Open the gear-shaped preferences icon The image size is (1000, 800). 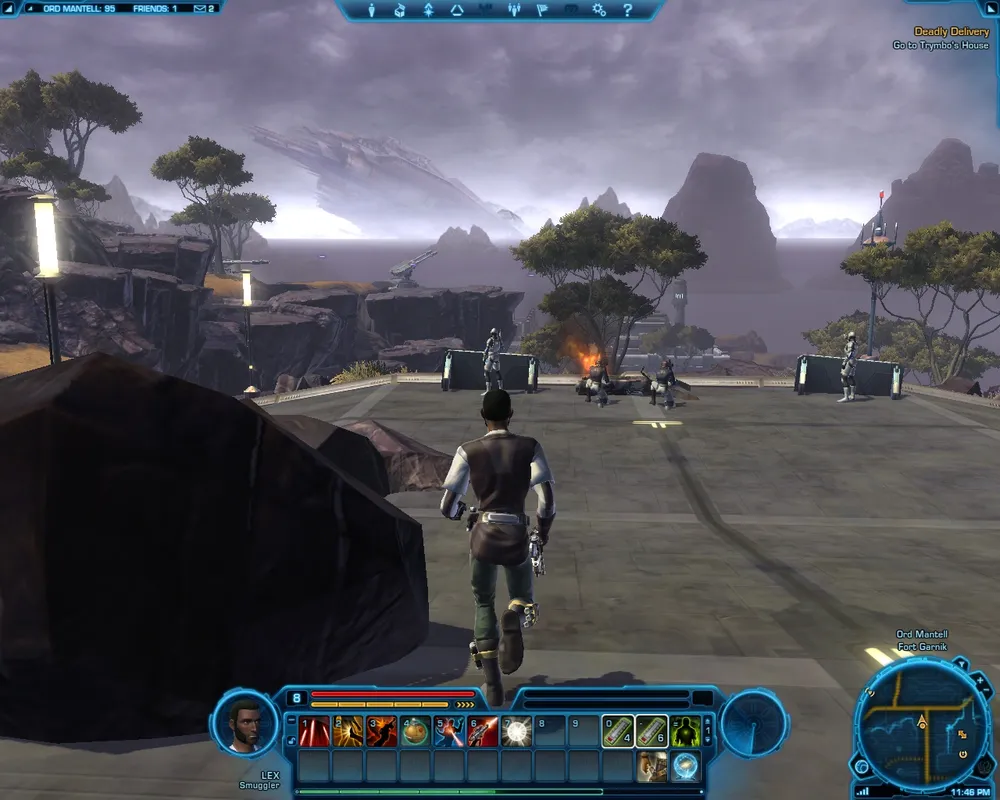coord(599,10)
